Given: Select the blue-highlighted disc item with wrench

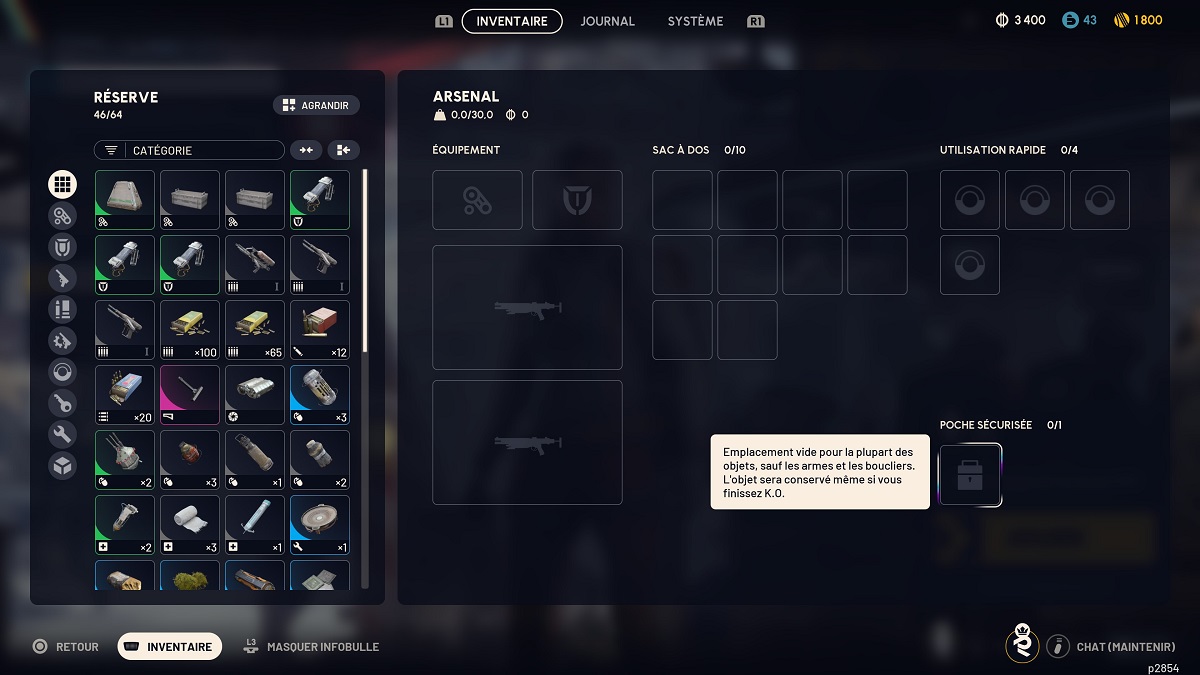Looking at the screenshot, I should [320, 525].
